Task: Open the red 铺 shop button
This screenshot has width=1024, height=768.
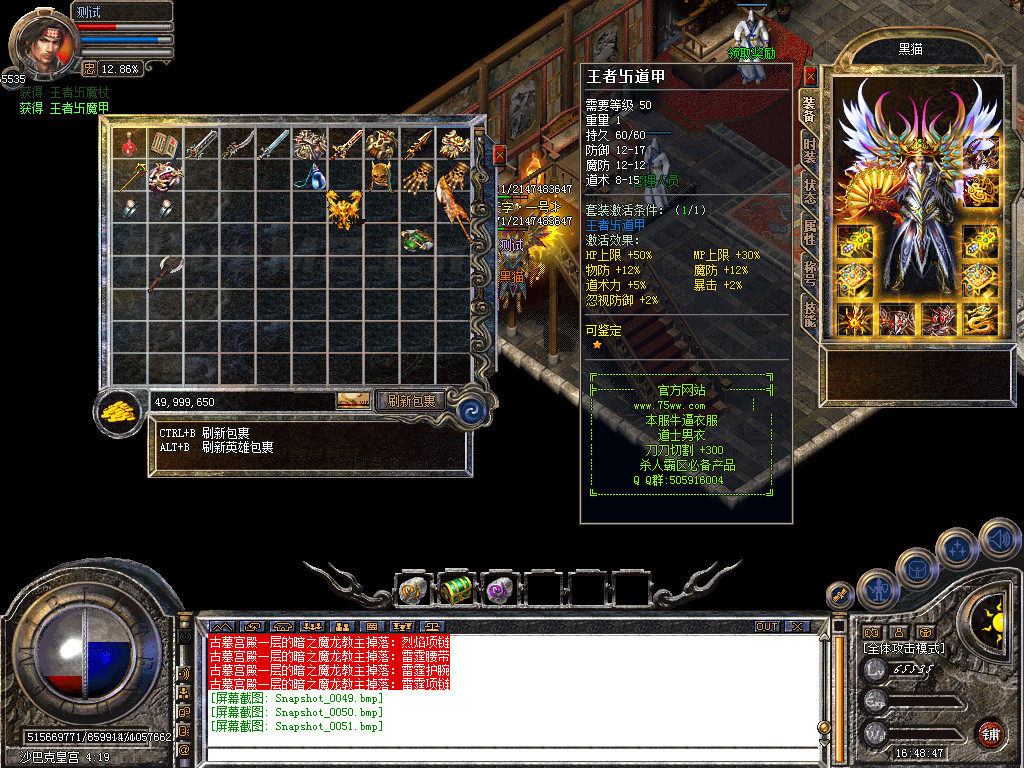Action: coord(990,732)
